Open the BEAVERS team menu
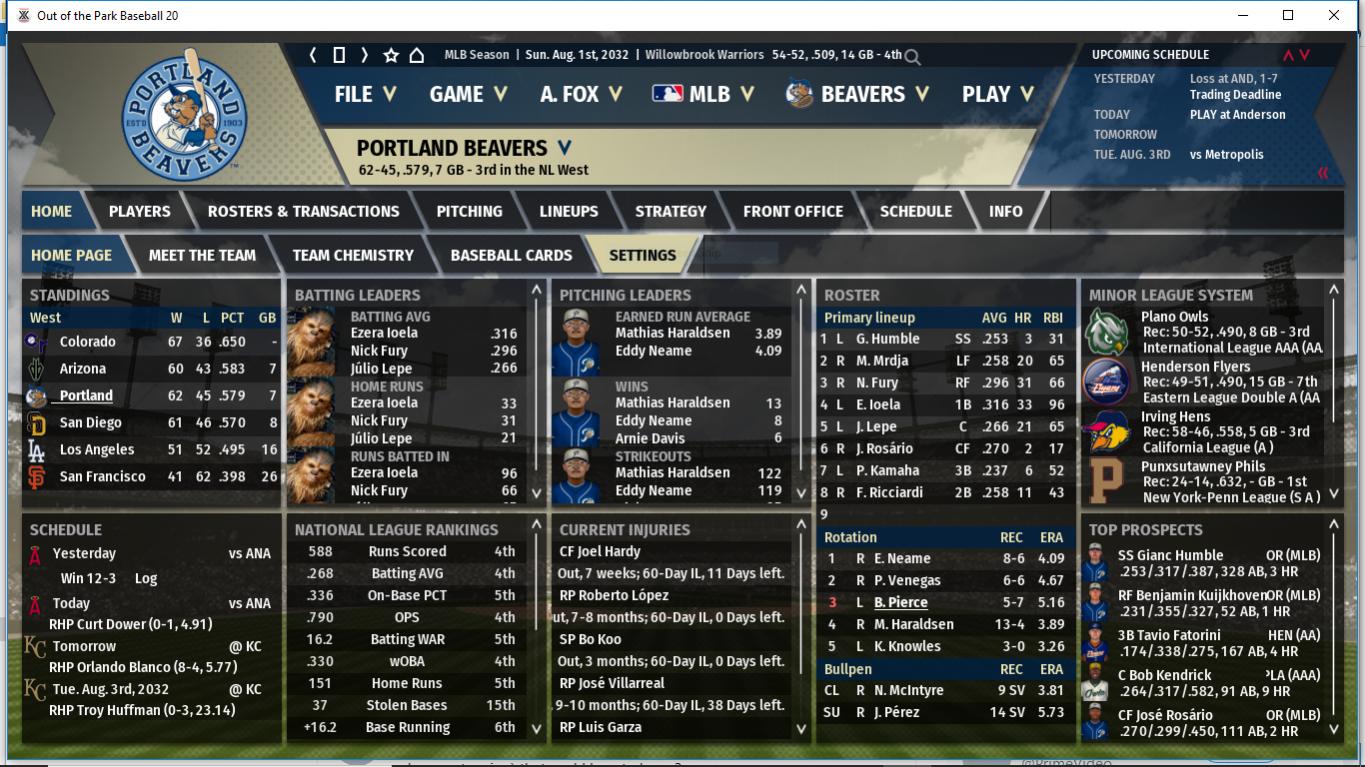 (x=858, y=94)
